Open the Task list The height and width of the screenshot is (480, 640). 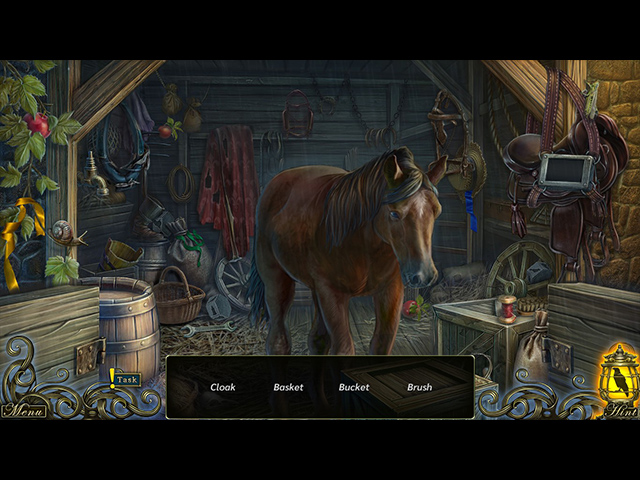point(126,380)
